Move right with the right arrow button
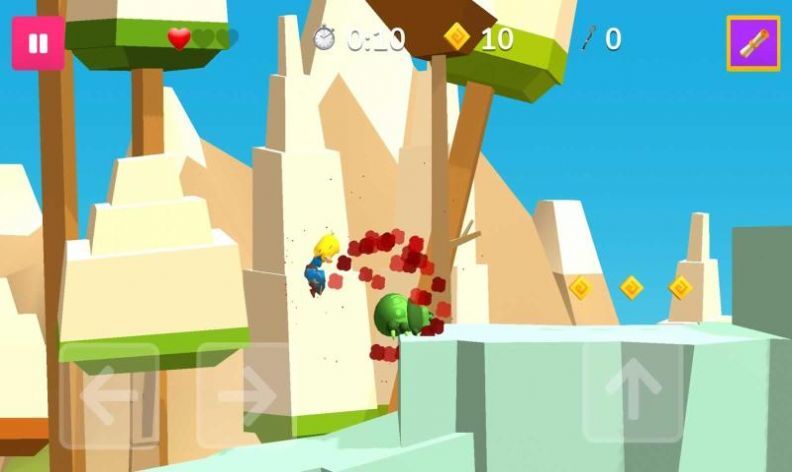Screen dimensions: 792x472 point(244,396)
